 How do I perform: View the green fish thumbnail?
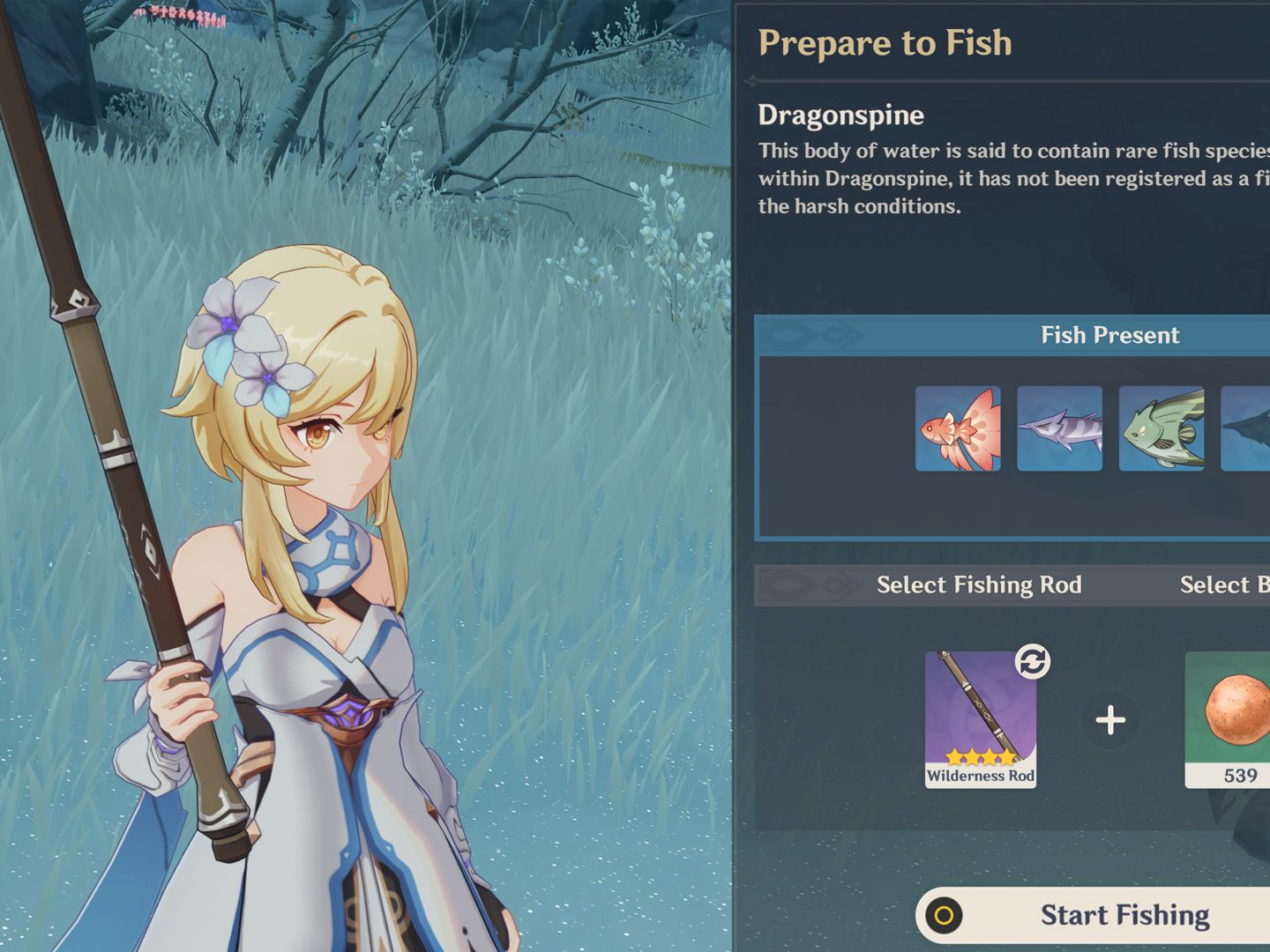(1162, 428)
